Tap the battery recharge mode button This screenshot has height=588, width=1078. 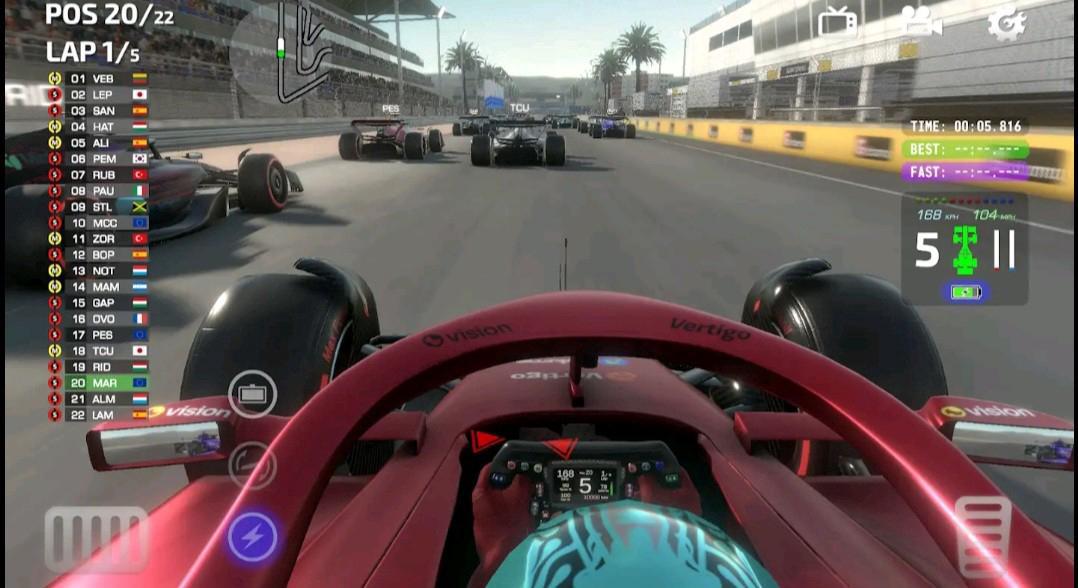[x=252, y=394]
